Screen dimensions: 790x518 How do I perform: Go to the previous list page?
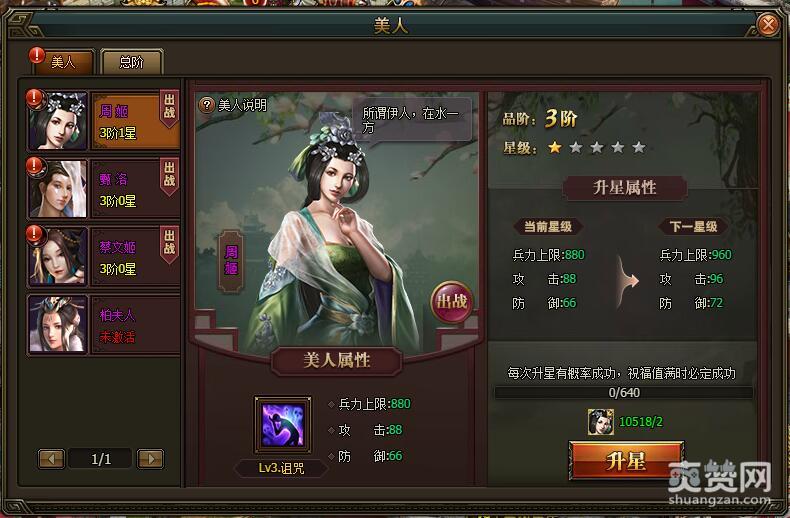tap(52, 459)
